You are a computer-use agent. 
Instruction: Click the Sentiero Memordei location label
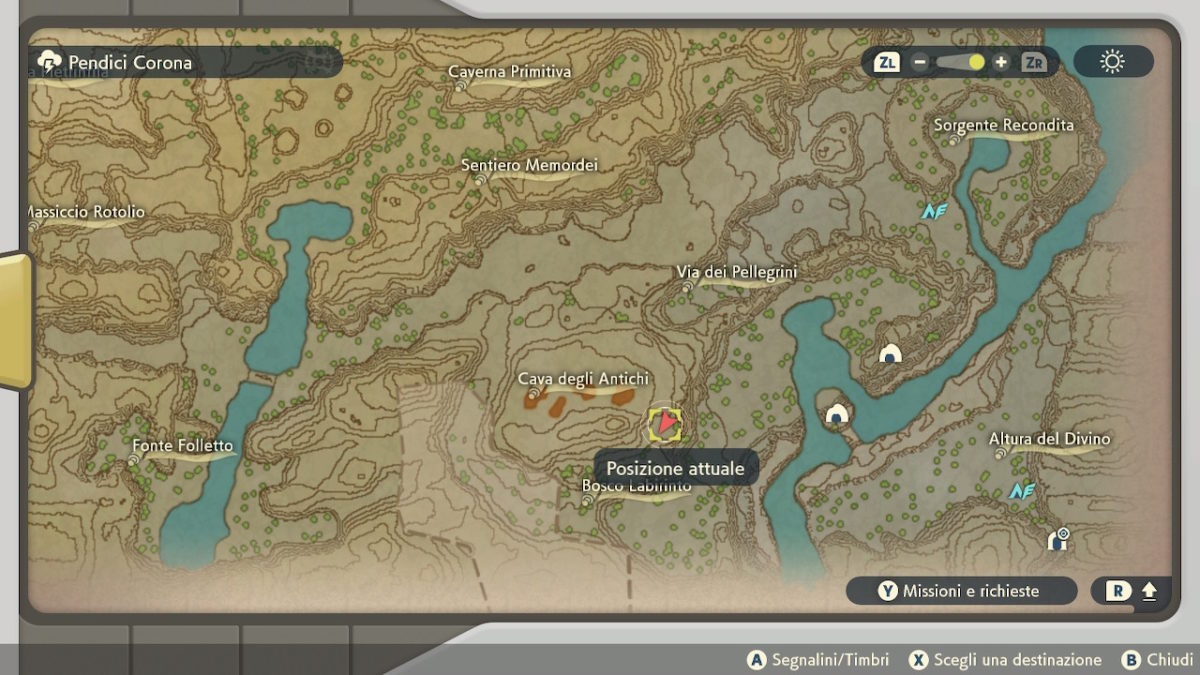coord(529,165)
